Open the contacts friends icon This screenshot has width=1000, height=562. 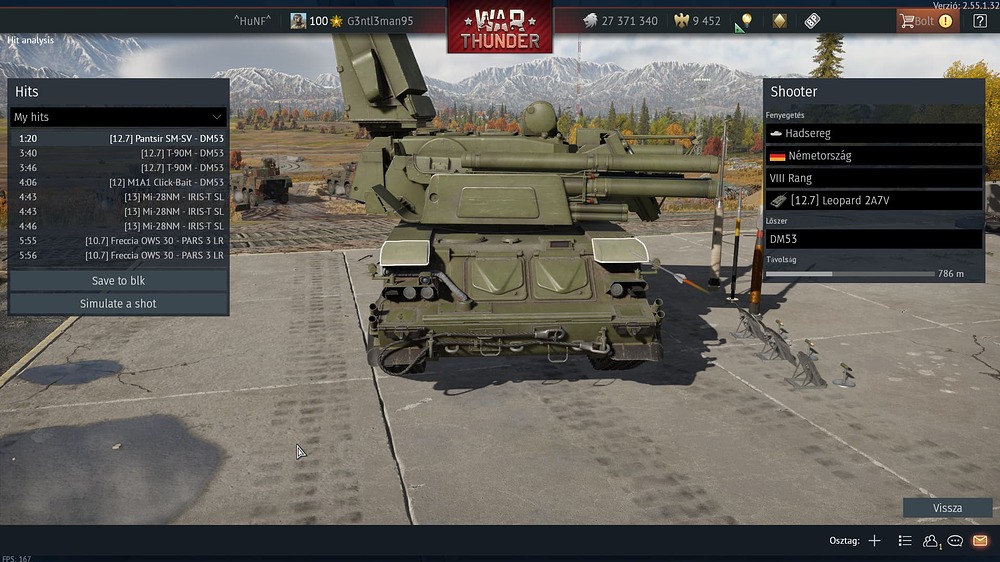(931, 541)
